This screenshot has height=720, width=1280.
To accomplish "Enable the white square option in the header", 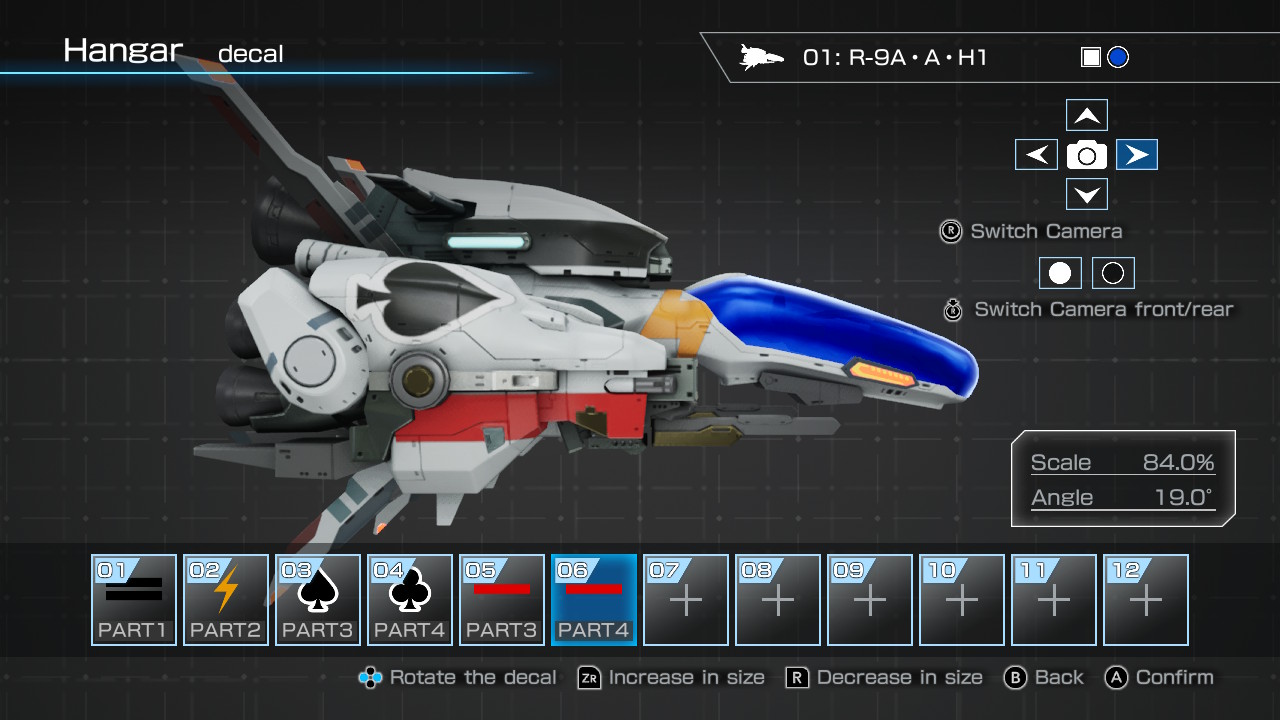I will coord(1089,57).
